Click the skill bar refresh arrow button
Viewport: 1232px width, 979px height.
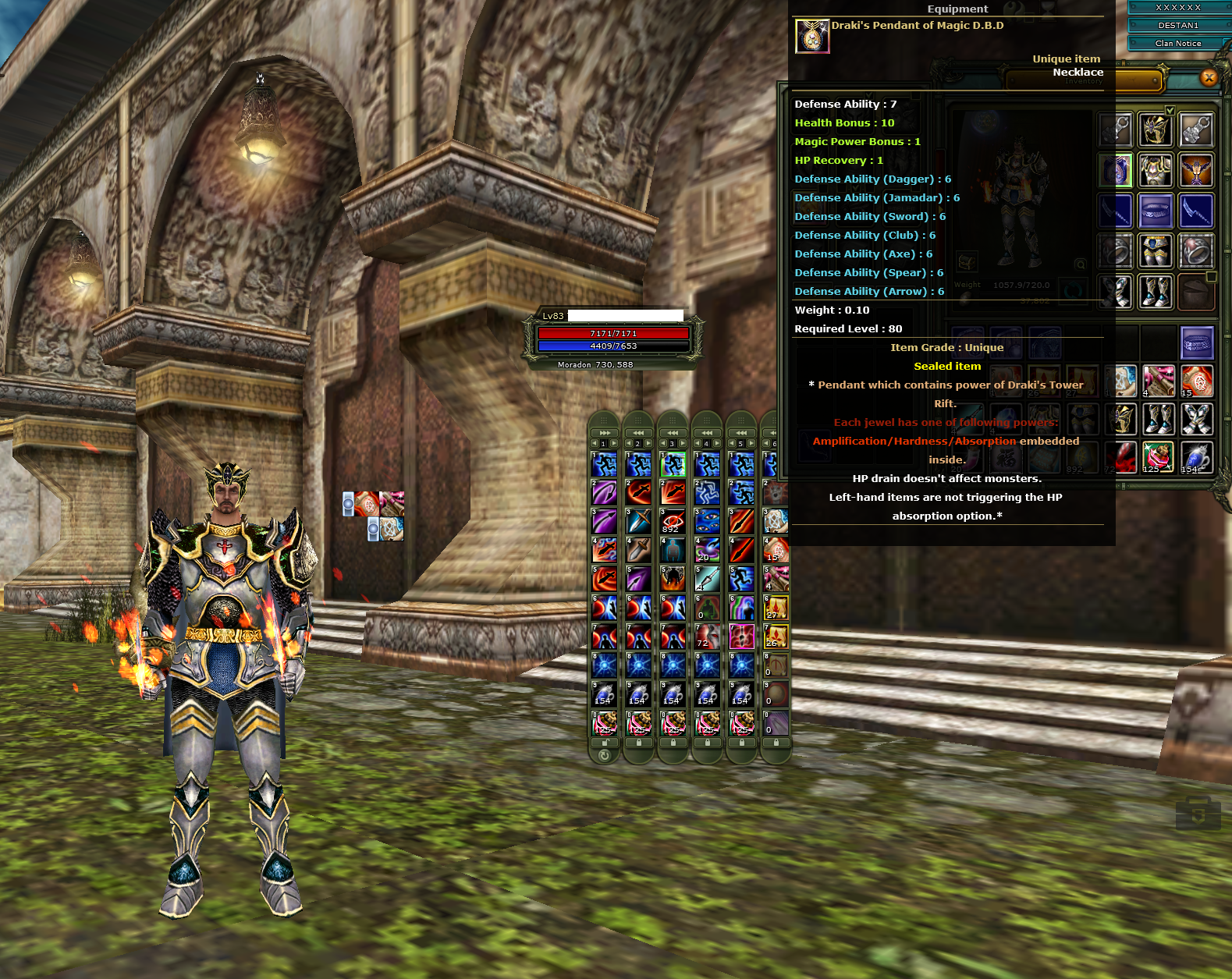point(604,755)
